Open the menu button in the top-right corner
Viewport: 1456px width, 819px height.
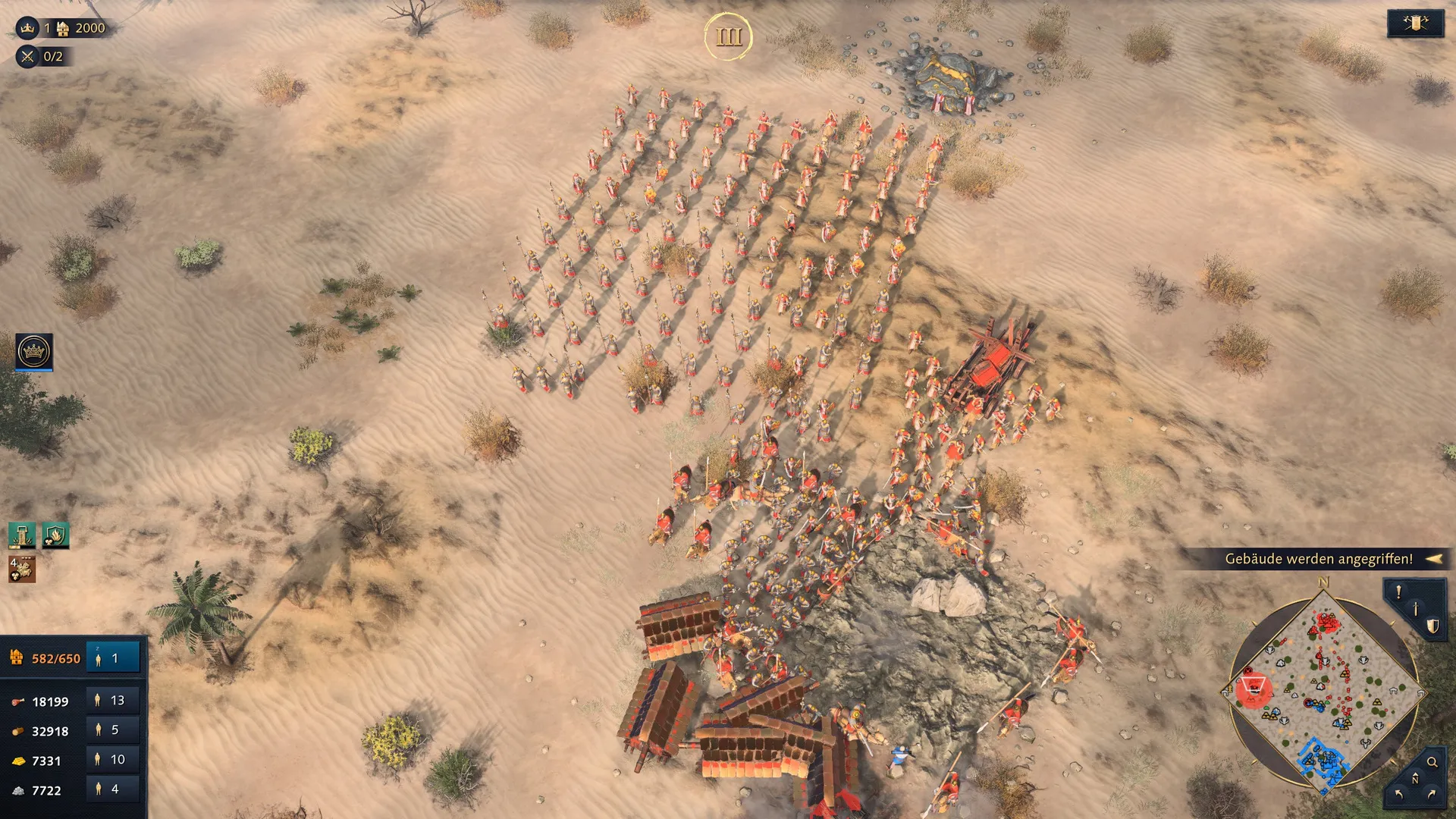pyautogui.click(x=1415, y=24)
